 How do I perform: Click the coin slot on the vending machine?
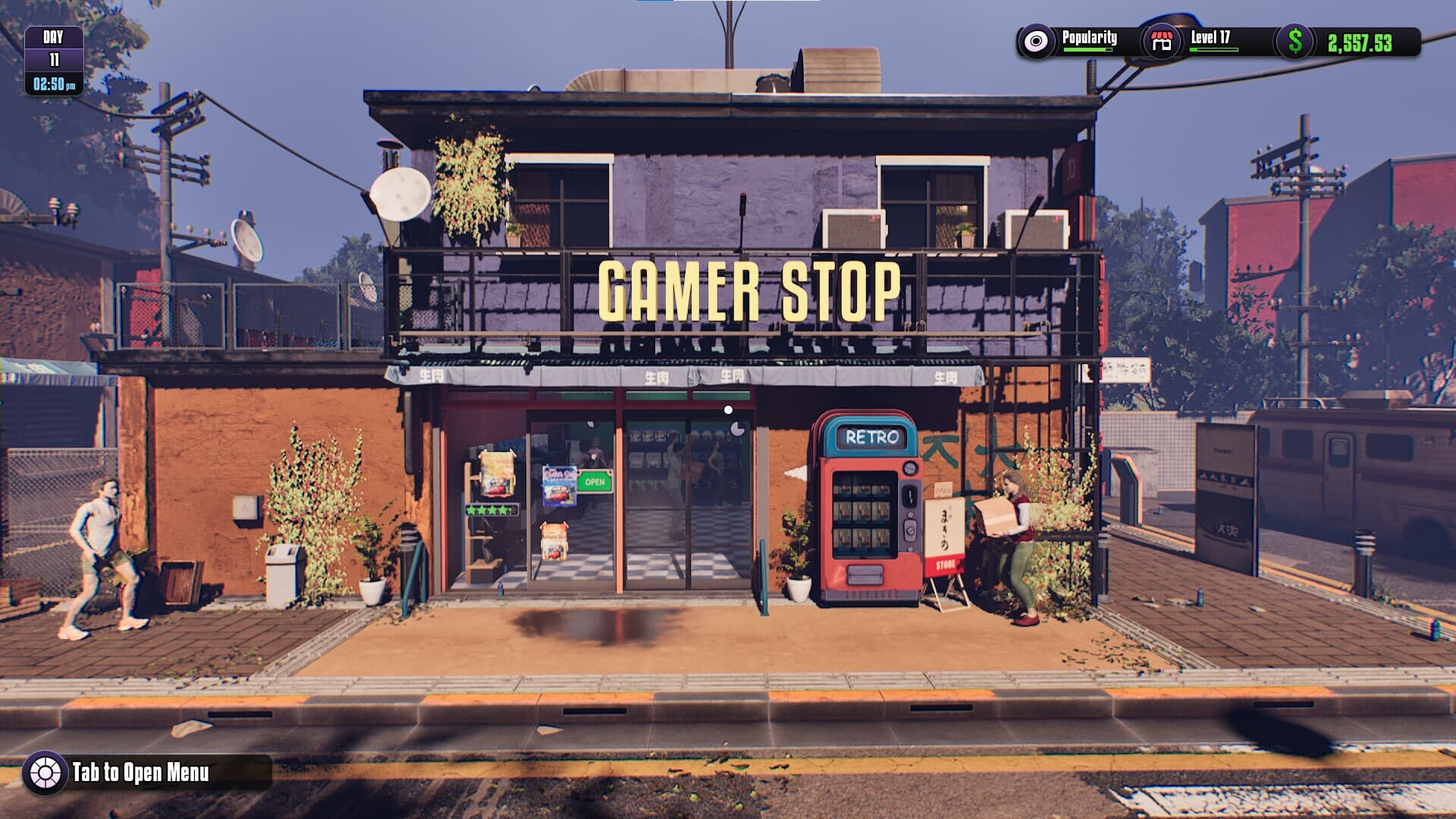tap(910, 494)
